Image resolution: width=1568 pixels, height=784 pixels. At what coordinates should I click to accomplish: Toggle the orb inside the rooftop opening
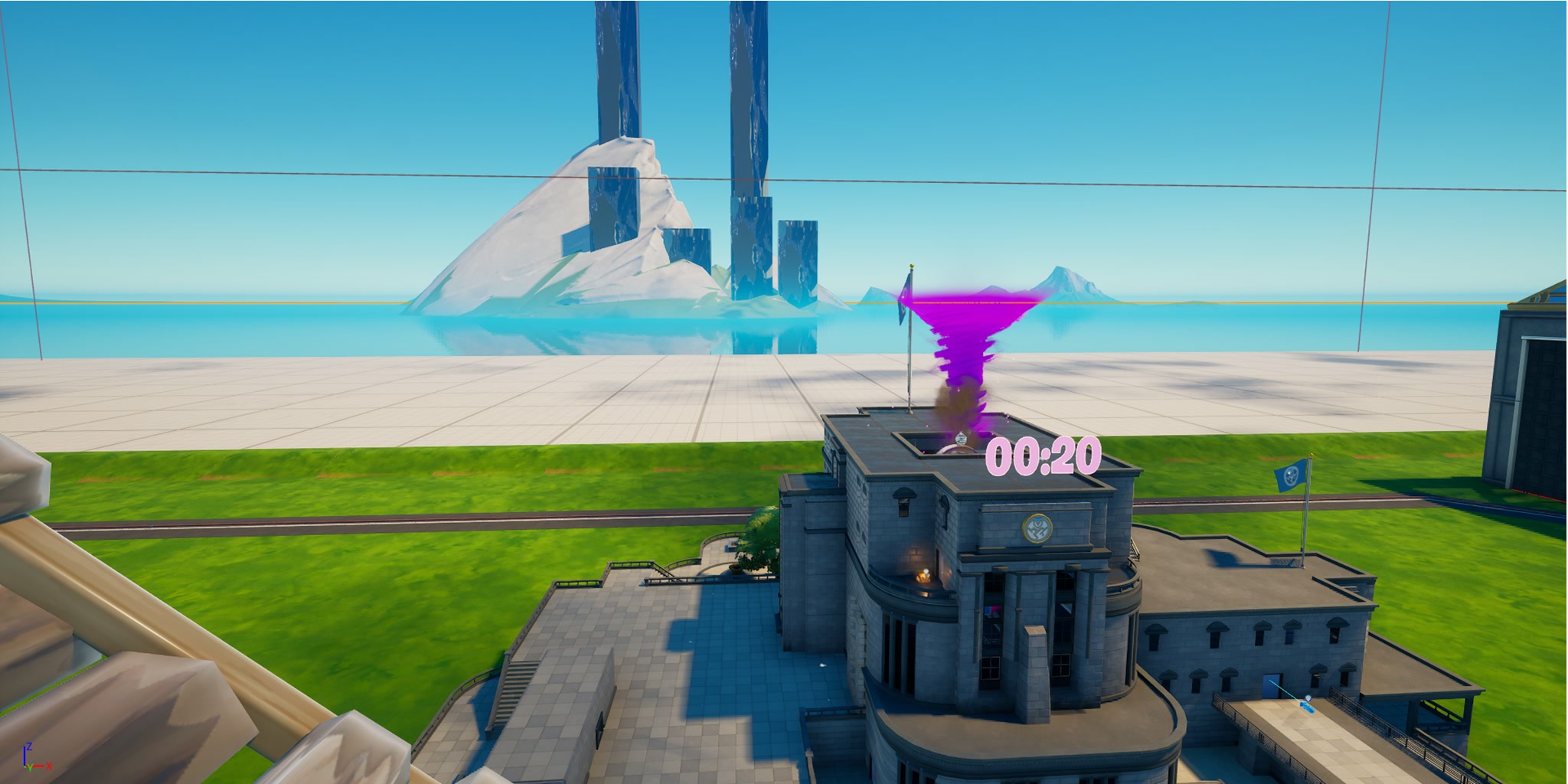point(960,440)
